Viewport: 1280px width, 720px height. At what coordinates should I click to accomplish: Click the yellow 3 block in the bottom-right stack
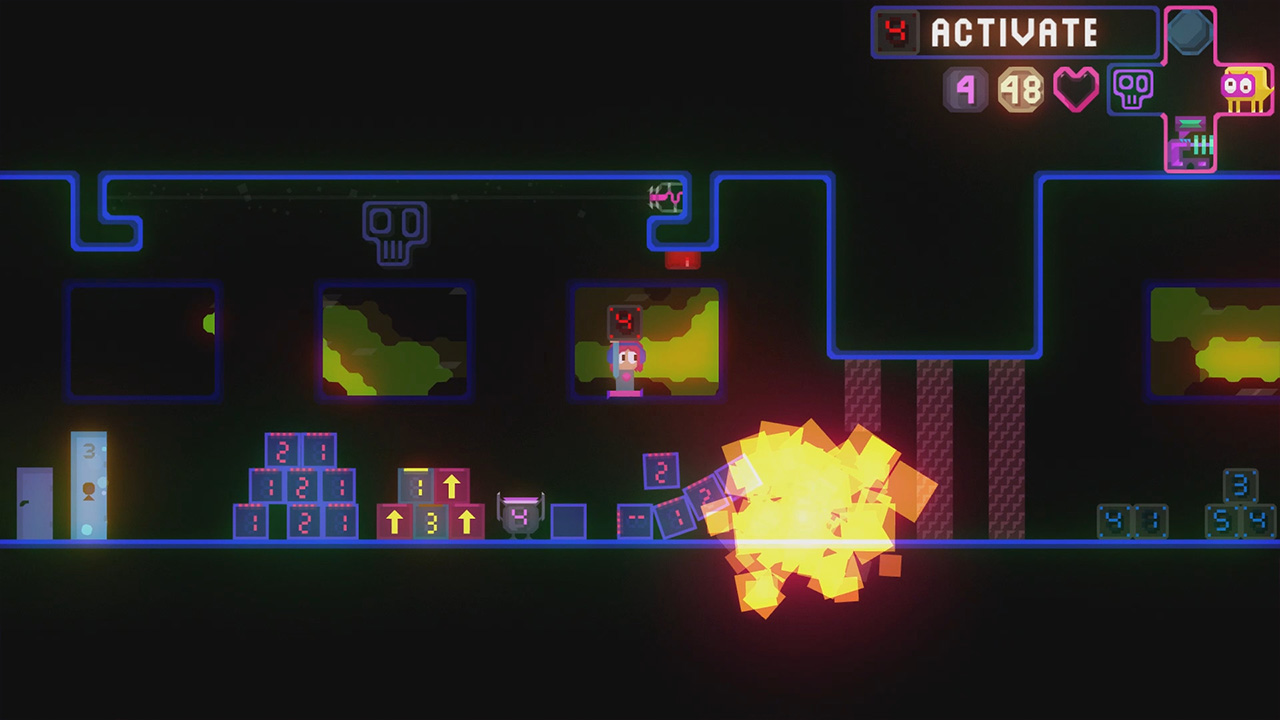click(430, 520)
